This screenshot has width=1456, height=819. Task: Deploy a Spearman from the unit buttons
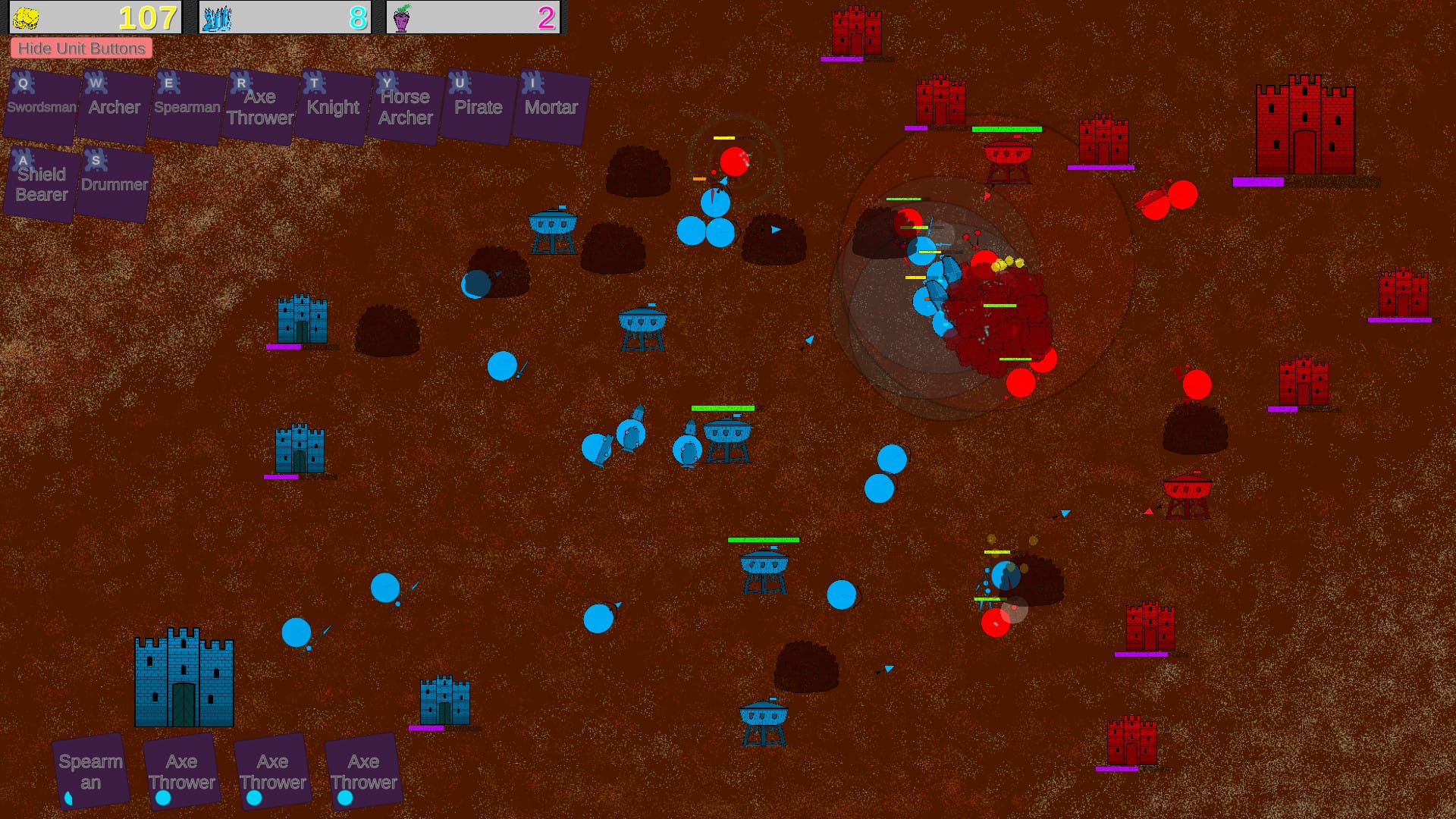(187, 107)
